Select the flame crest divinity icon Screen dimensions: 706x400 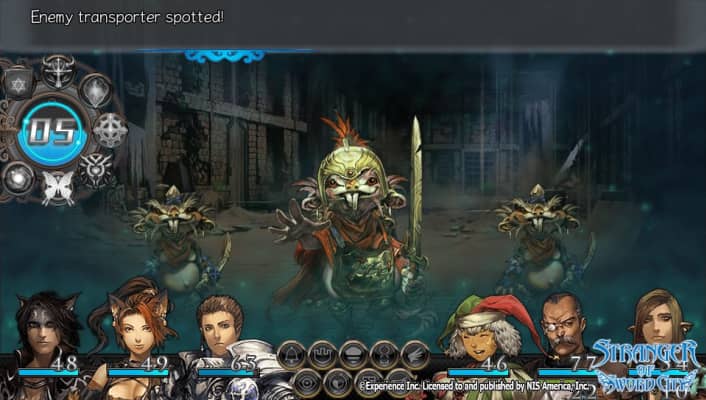[96, 90]
